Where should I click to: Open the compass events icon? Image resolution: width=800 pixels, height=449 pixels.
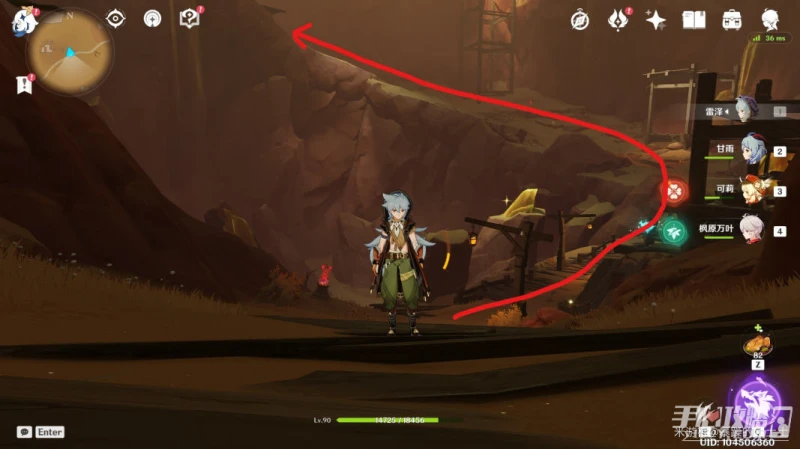pos(579,19)
